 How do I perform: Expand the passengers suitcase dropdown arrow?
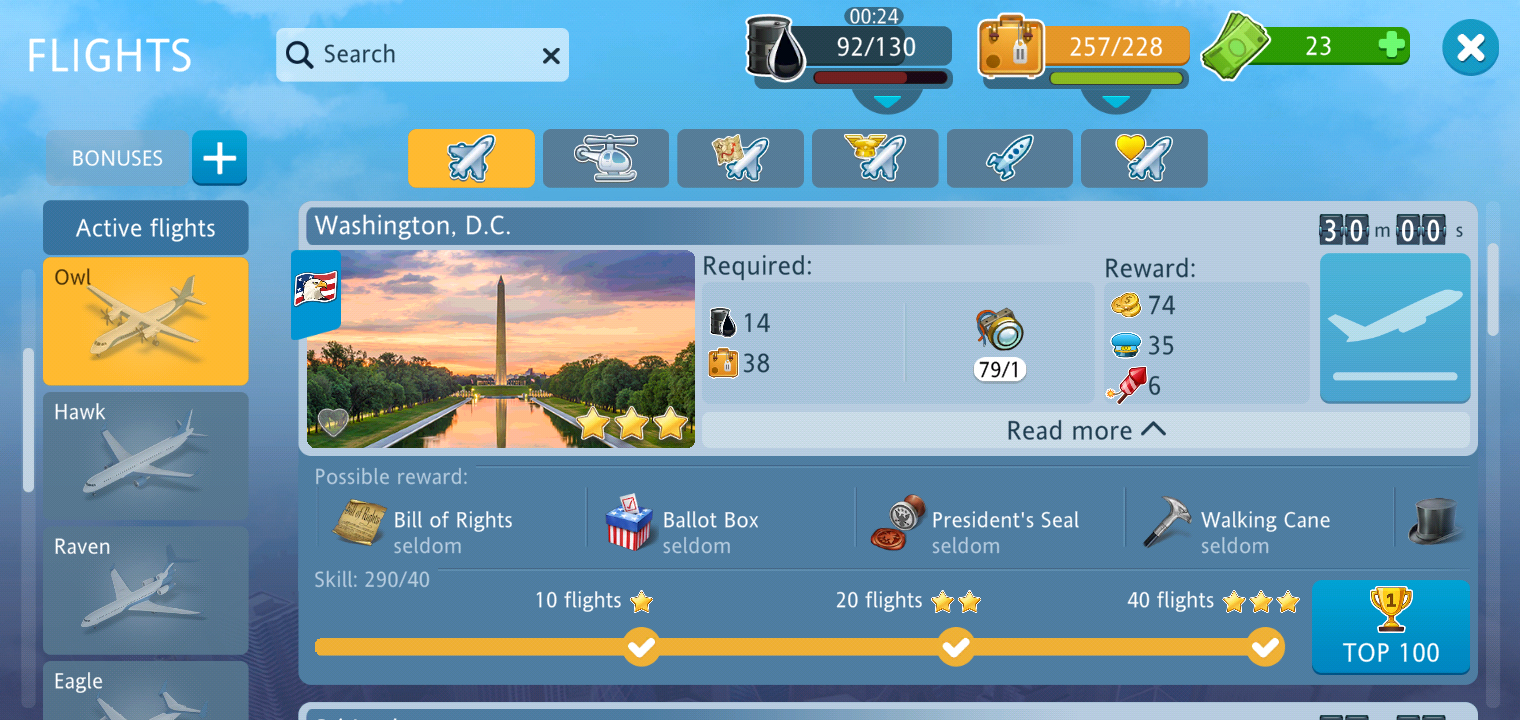tap(1115, 100)
